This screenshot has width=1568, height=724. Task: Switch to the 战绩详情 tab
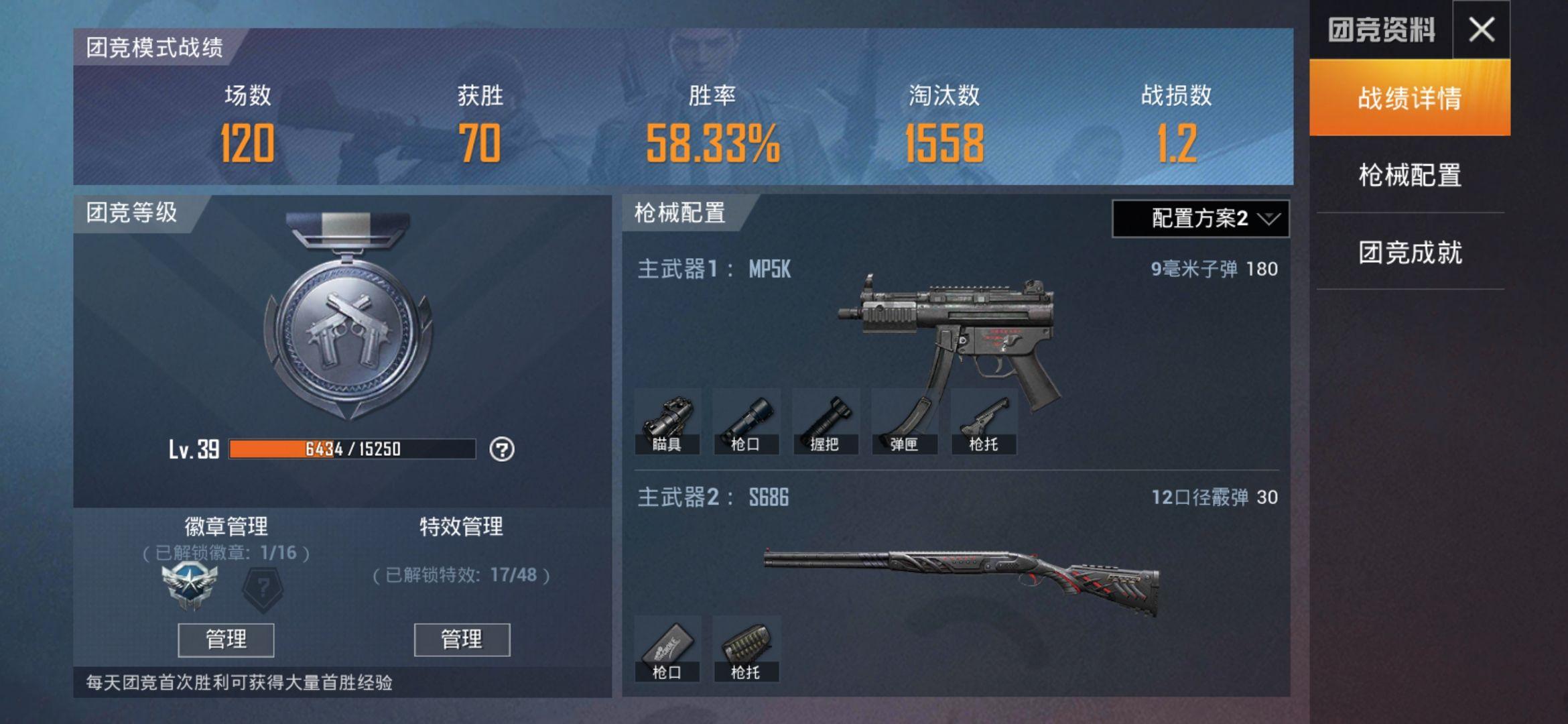tap(1409, 99)
